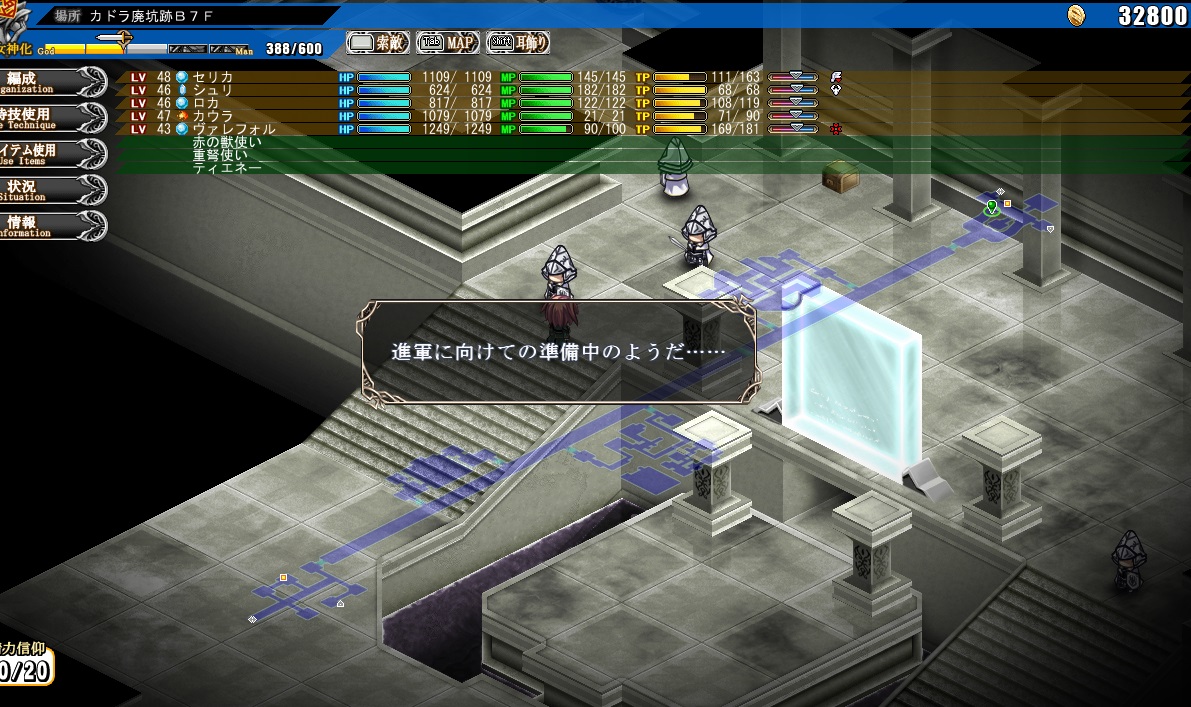Screen dimensions: 1191x707
Task: Open the 編成 Organization menu
Action: point(50,81)
